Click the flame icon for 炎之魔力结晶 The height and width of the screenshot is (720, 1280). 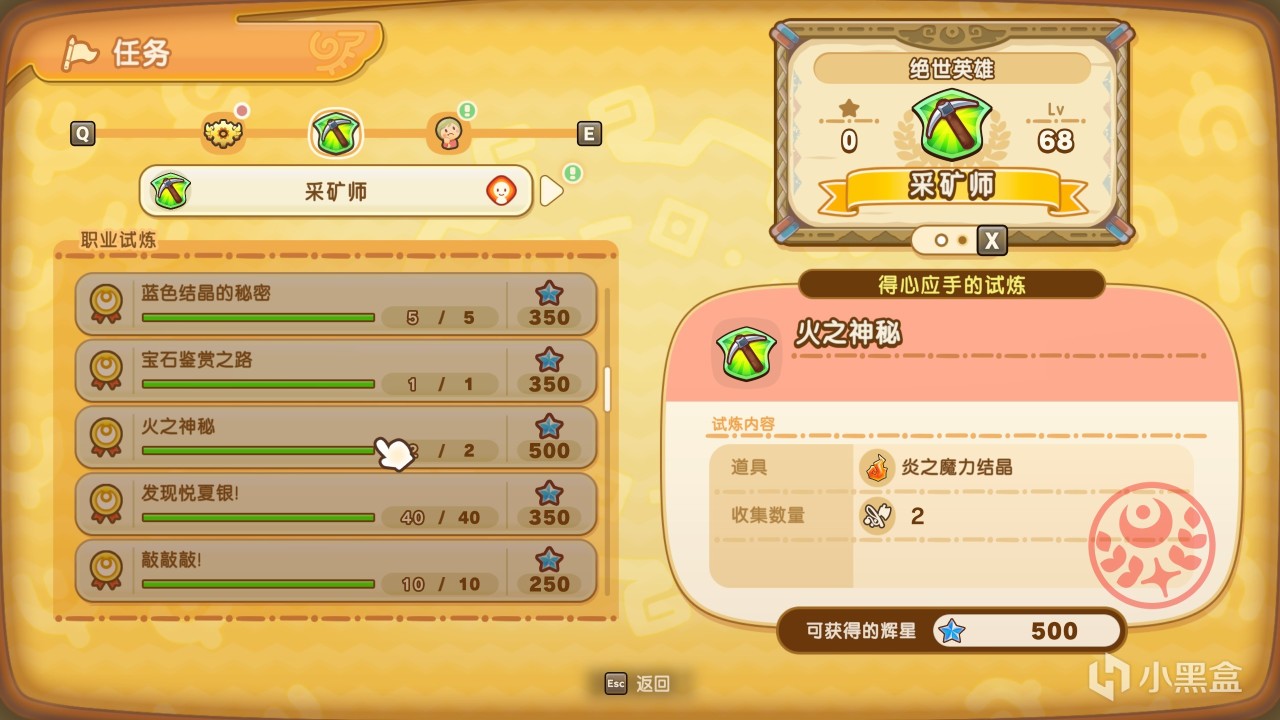(x=876, y=468)
